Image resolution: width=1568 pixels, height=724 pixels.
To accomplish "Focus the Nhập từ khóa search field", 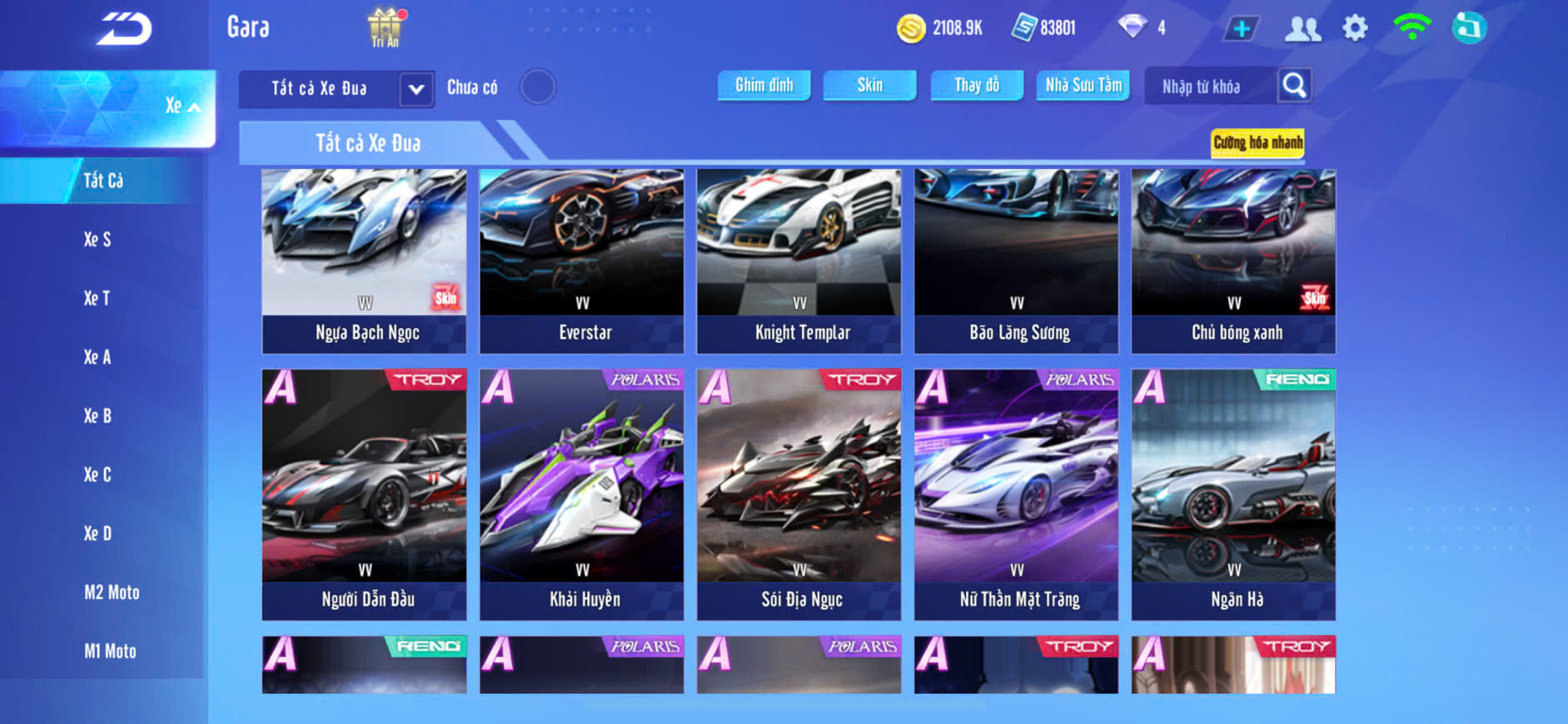I will pyautogui.click(x=1210, y=87).
